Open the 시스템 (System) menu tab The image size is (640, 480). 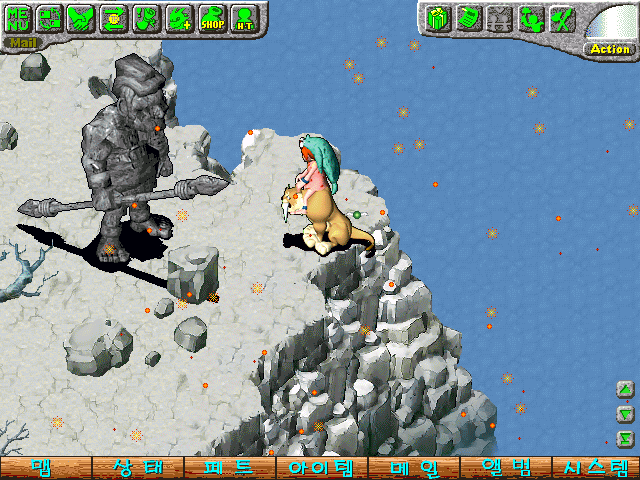coord(596,468)
